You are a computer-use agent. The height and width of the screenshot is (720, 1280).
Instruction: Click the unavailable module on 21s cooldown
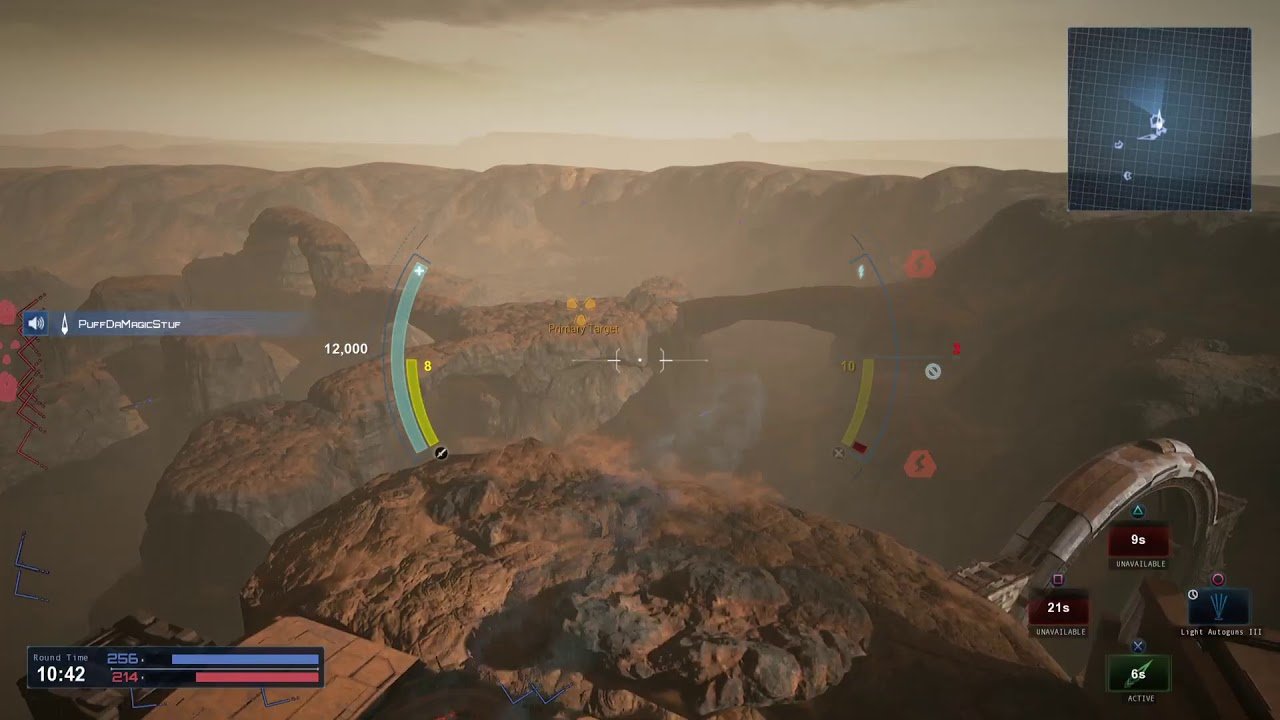[x=1058, y=607]
